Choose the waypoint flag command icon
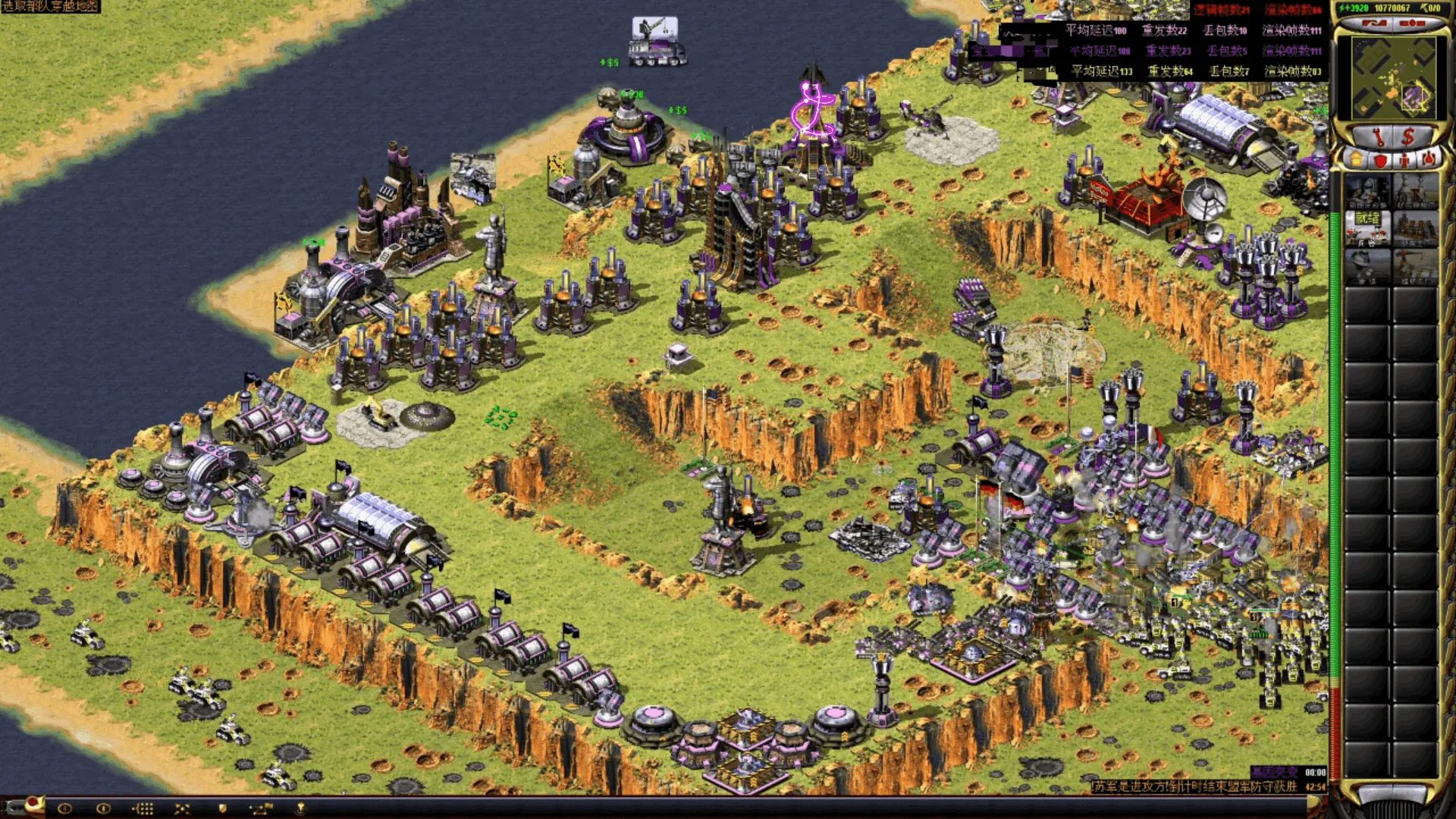Screen dimensions: 1456x819 (259, 808)
